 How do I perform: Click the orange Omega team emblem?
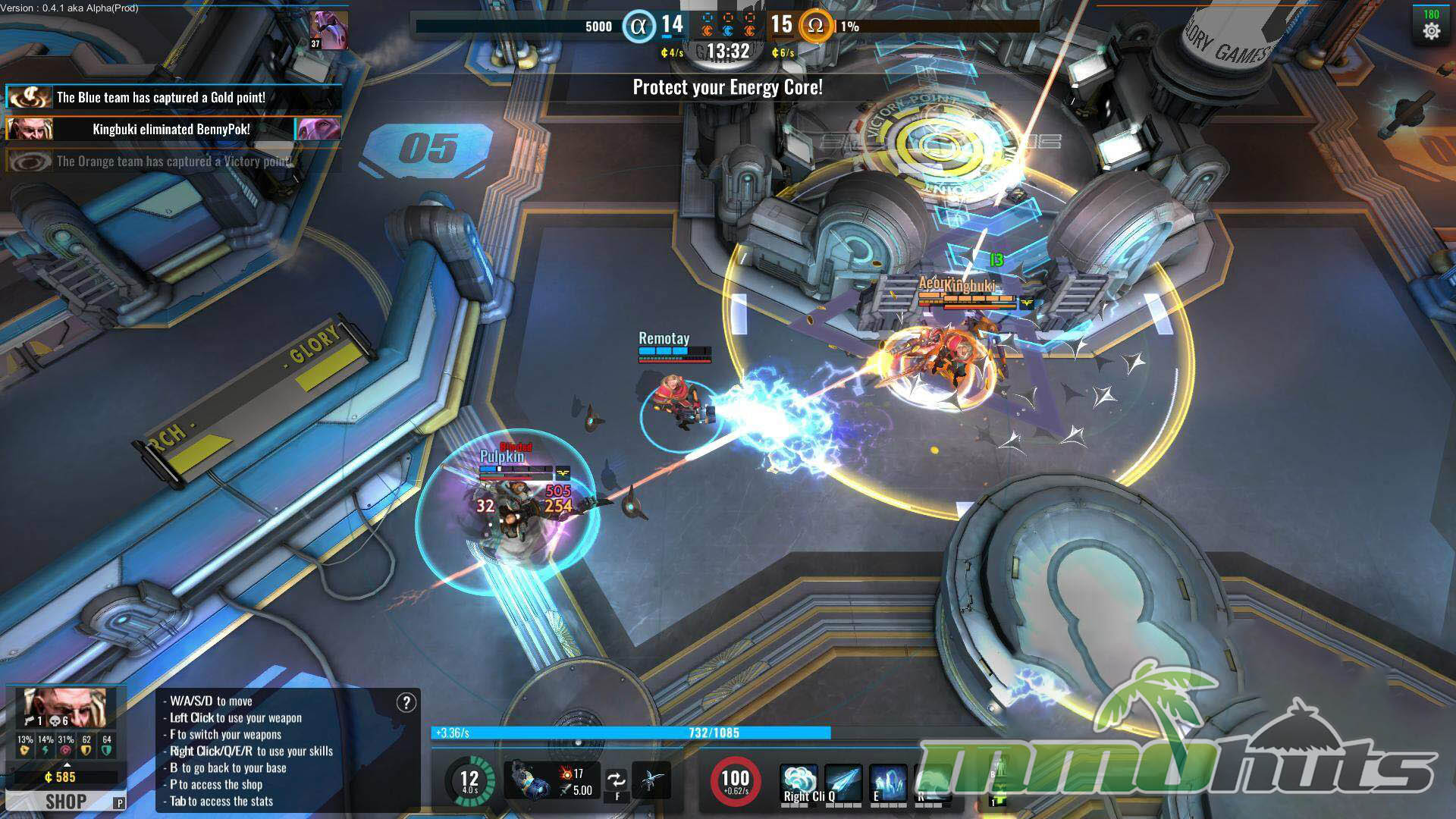(815, 27)
